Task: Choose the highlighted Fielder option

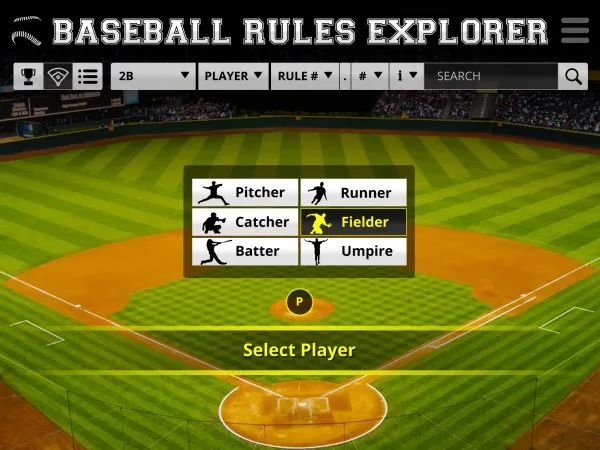Action: click(354, 222)
